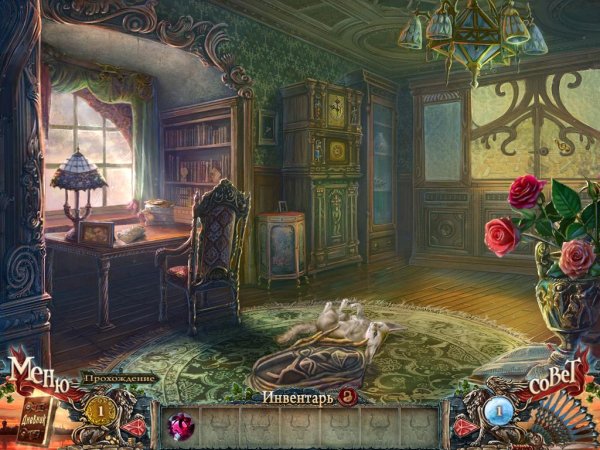This screenshot has width=600, height=450.
Task: Click the gold coin counter medallion
Action: coord(98,410)
